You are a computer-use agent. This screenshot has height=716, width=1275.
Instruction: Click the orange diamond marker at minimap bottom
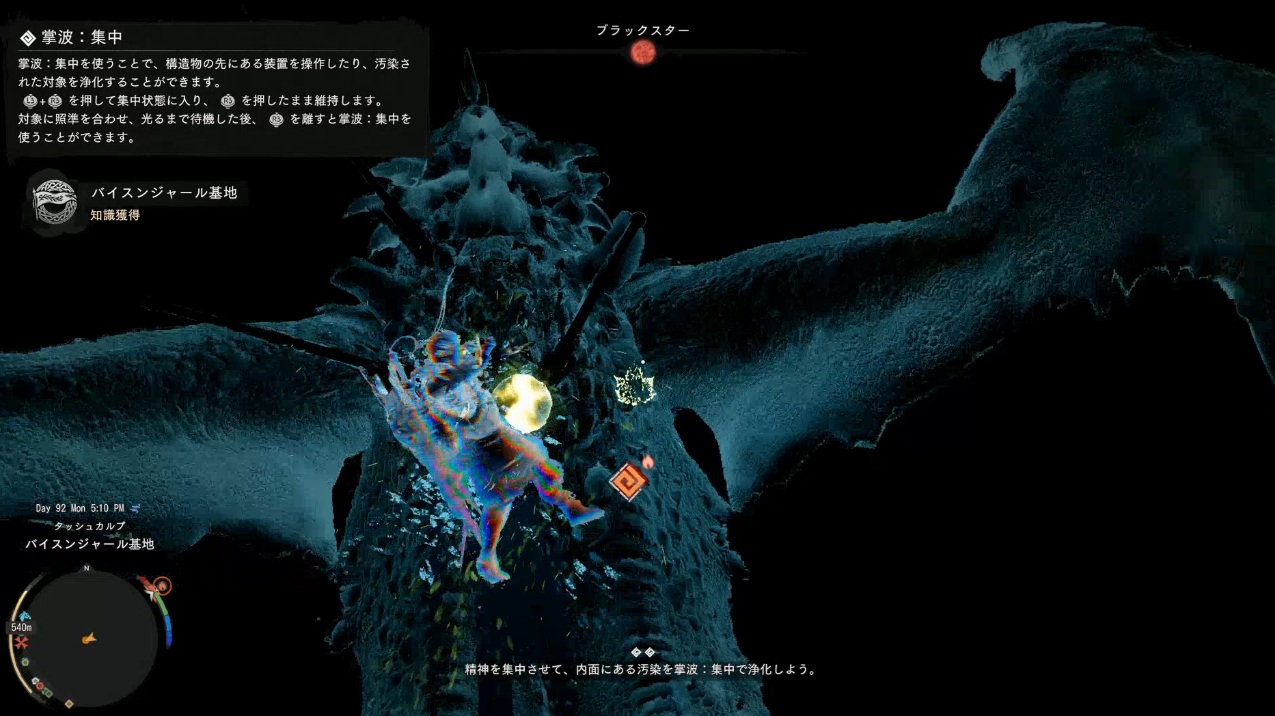pyautogui.click(x=69, y=704)
